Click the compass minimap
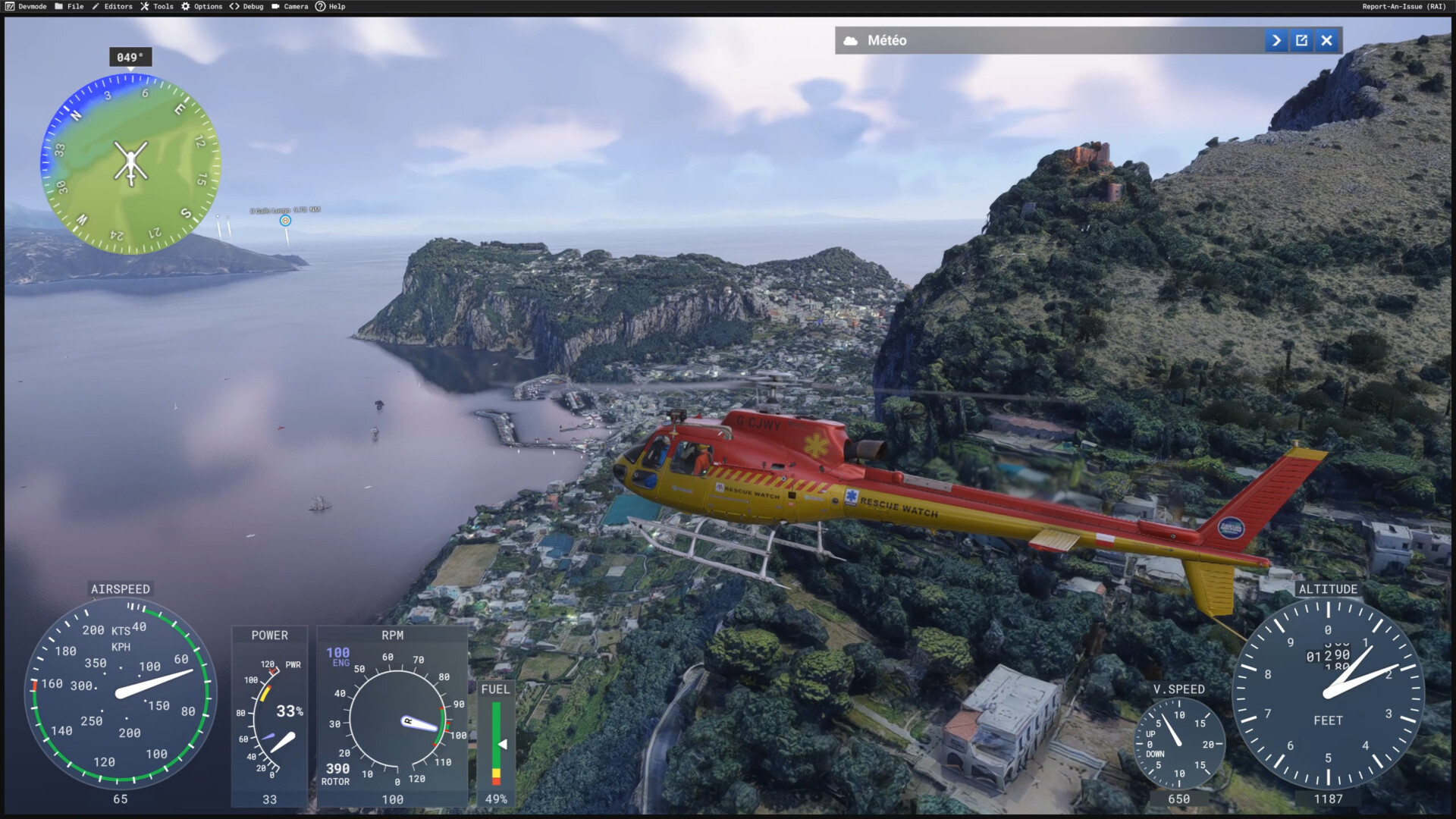Screen dimensions: 1456x819 tap(130, 163)
